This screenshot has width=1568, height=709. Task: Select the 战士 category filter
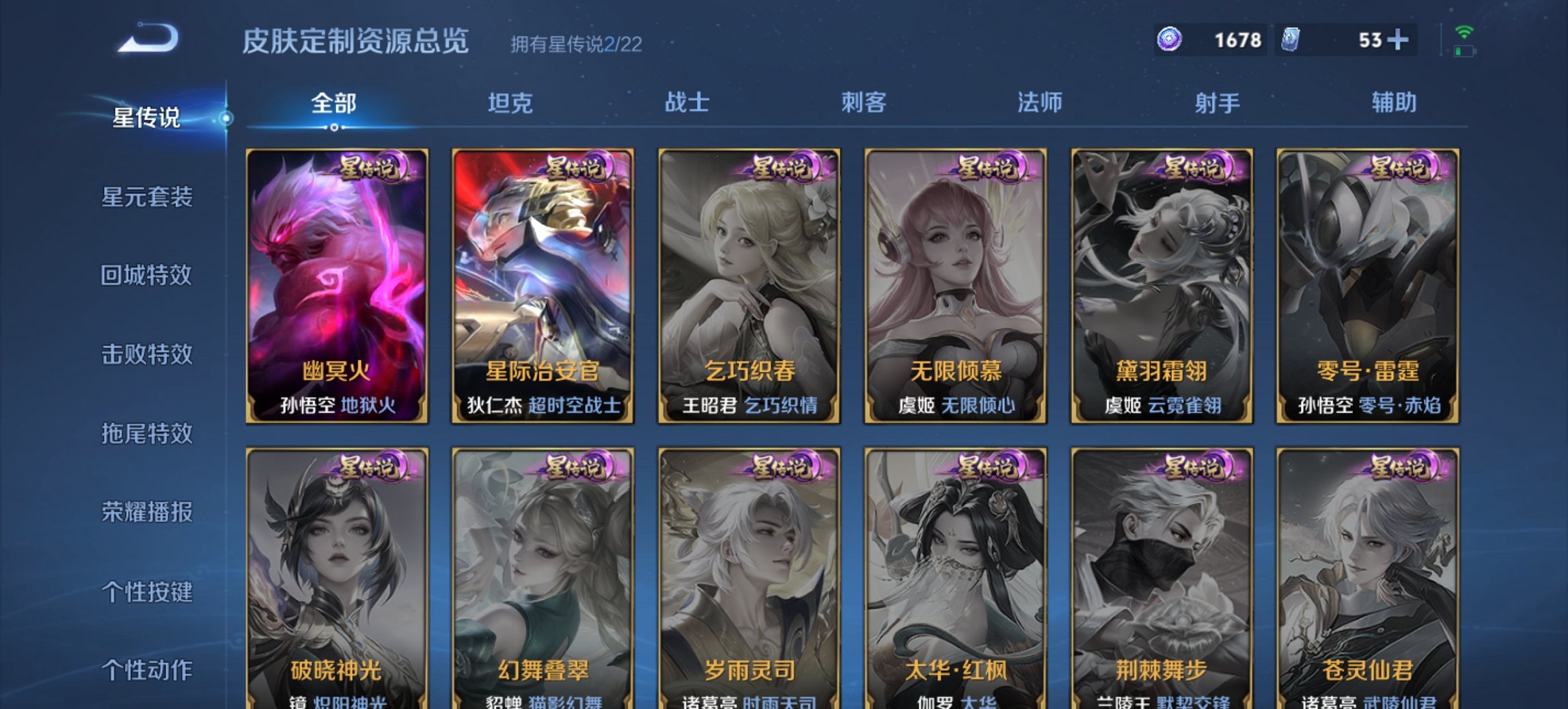point(687,103)
